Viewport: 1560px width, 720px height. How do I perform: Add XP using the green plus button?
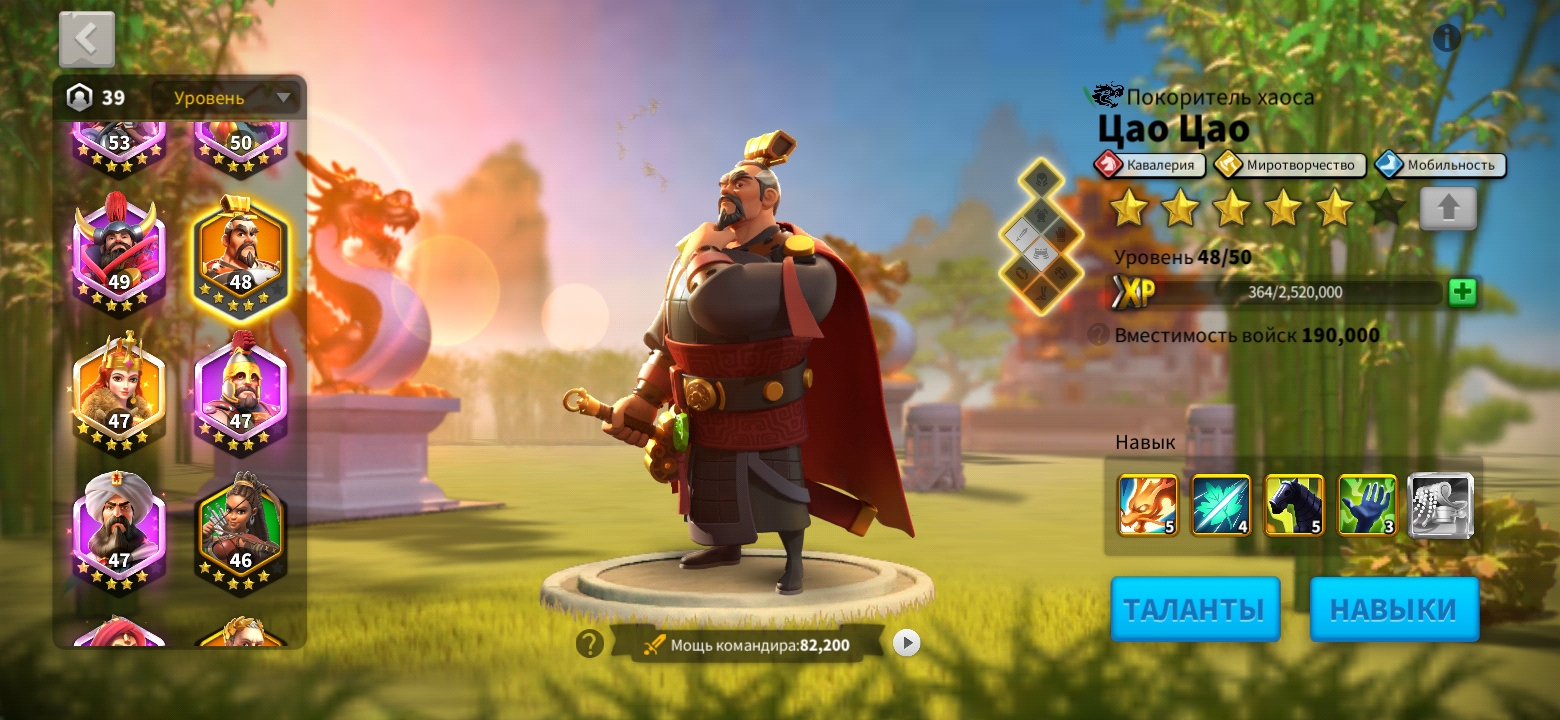coord(1462,292)
